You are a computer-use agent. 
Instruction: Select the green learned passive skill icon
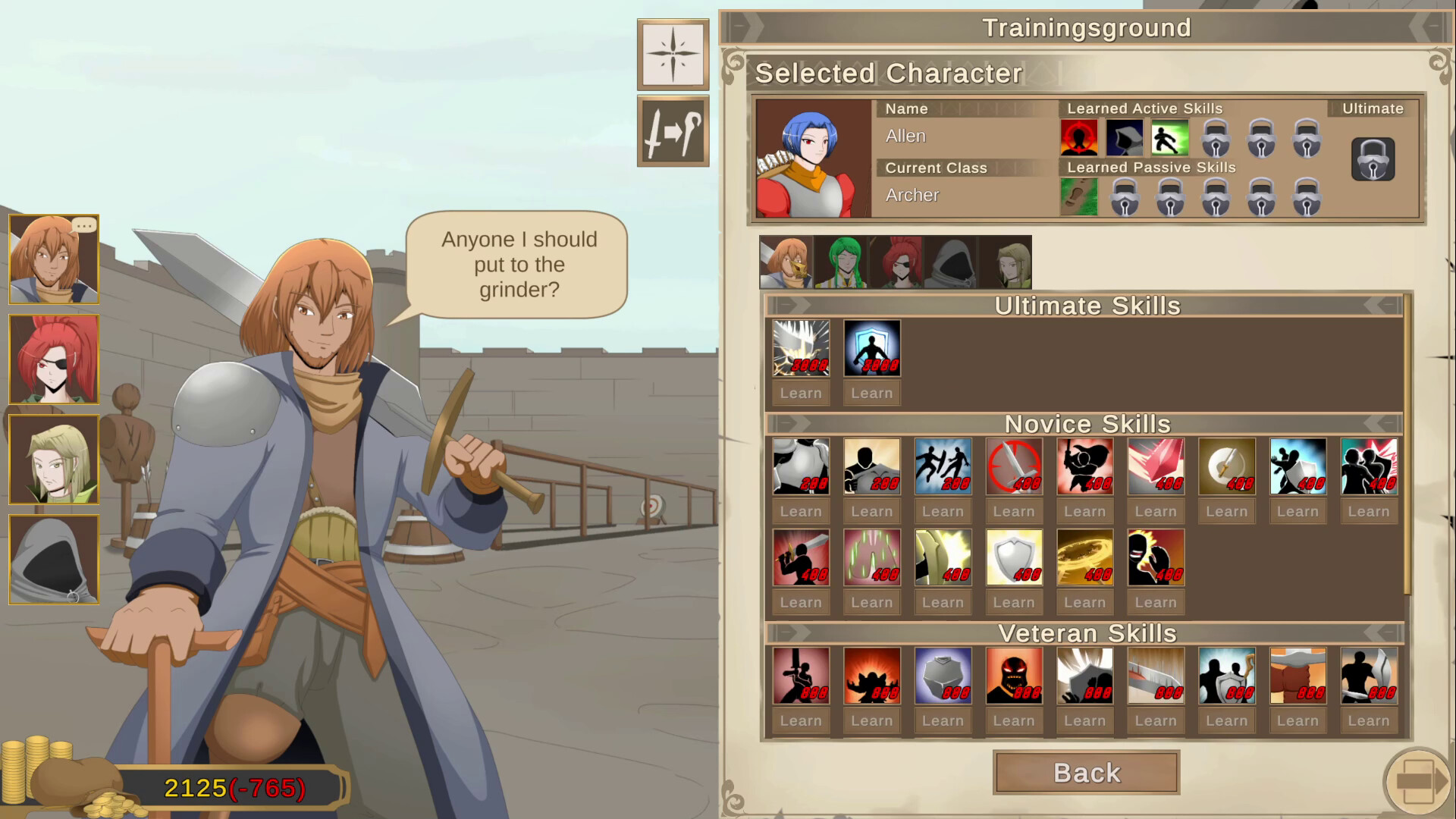click(x=1079, y=196)
